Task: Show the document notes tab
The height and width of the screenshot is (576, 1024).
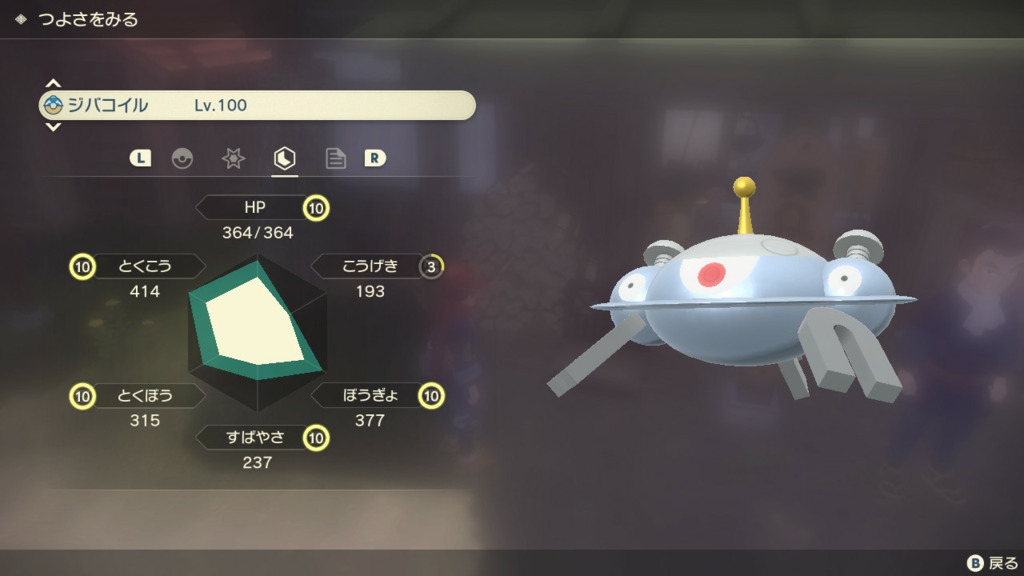Action: (336, 158)
